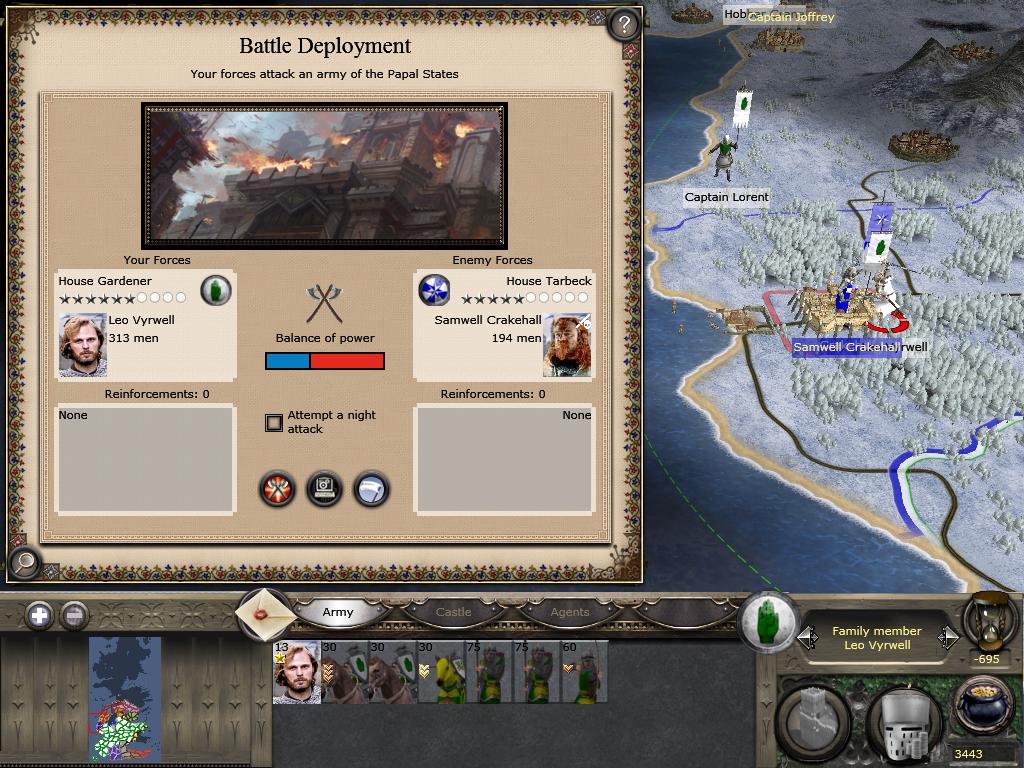Screen dimensions: 1024x768
Task: Auto-resolve the battle using the middle round button
Action: pyautogui.click(x=325, y=489)
